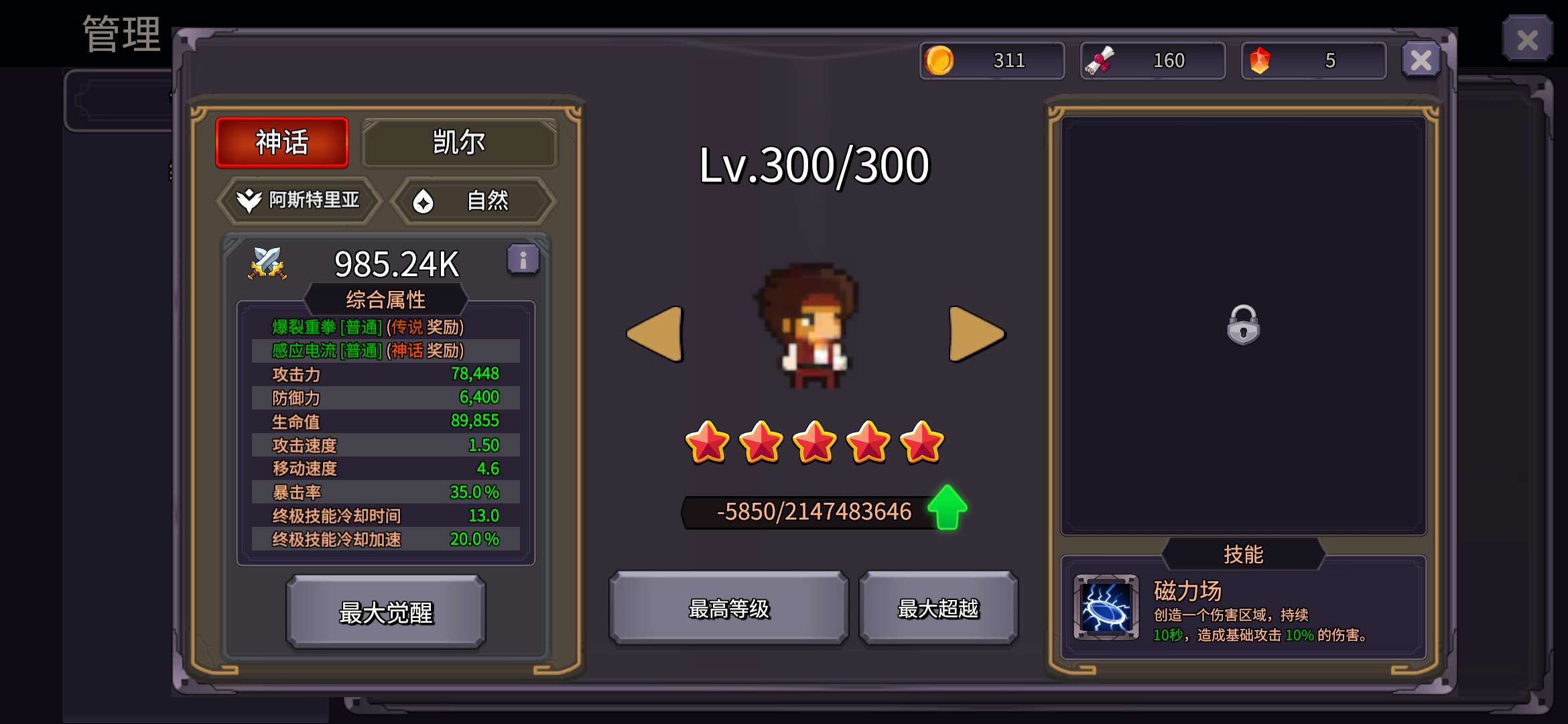
Task: Tap the scroll currency counter
Action: (x=1153, y=61)
